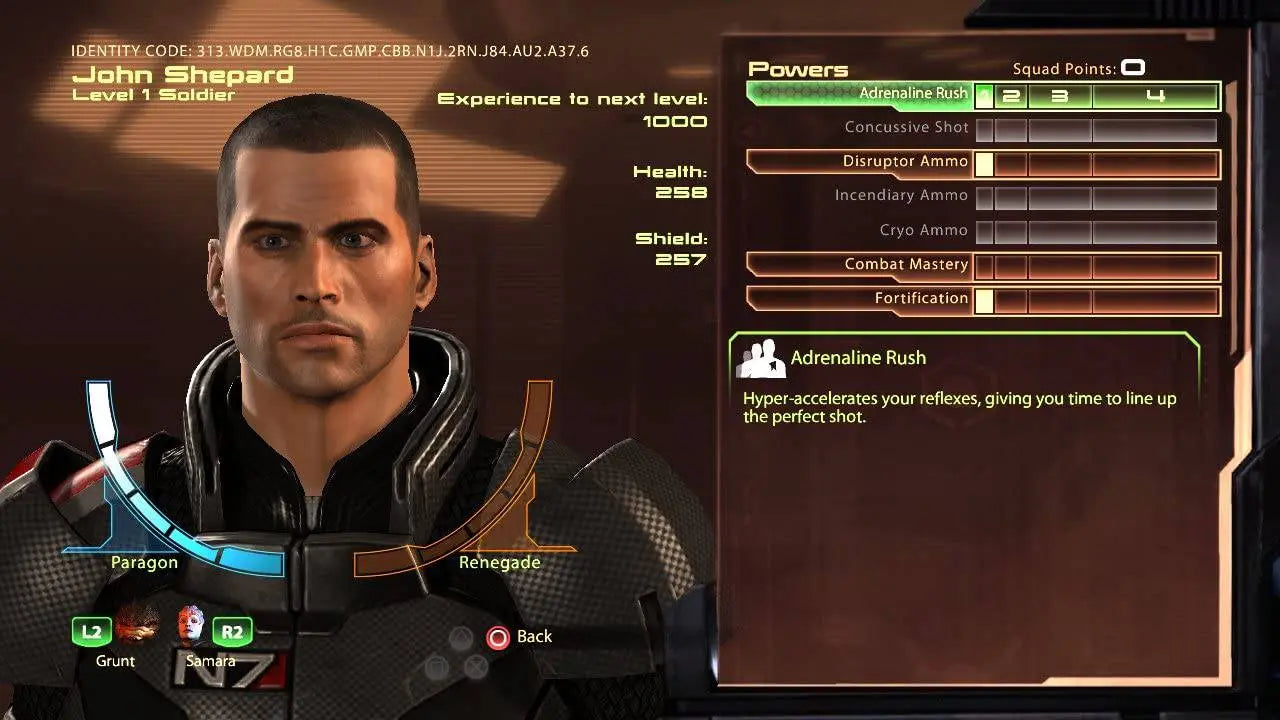This screenshot has width=1280, height=720.
Task: Select the Concussive Shot power row
Action: (x=908, y=127)
